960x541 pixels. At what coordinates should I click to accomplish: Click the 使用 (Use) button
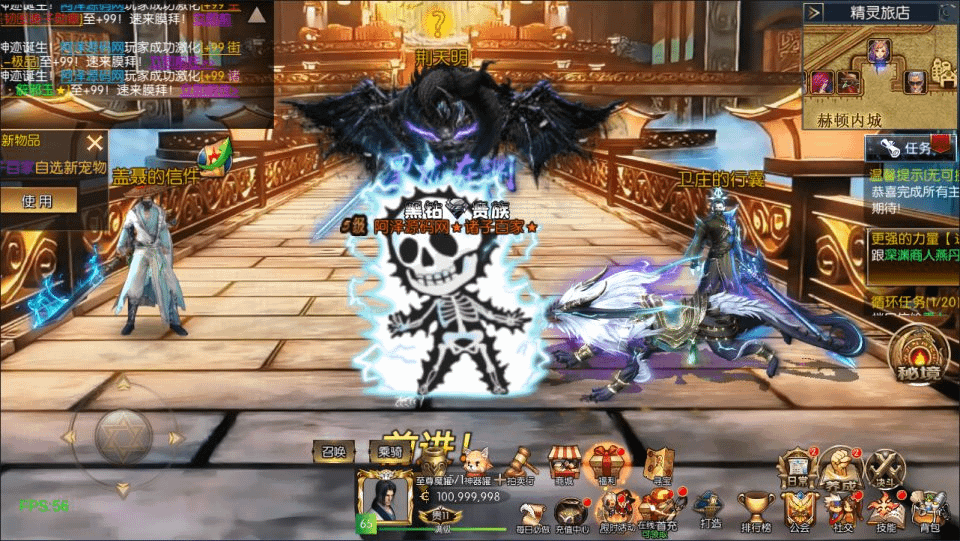(38, 201)
